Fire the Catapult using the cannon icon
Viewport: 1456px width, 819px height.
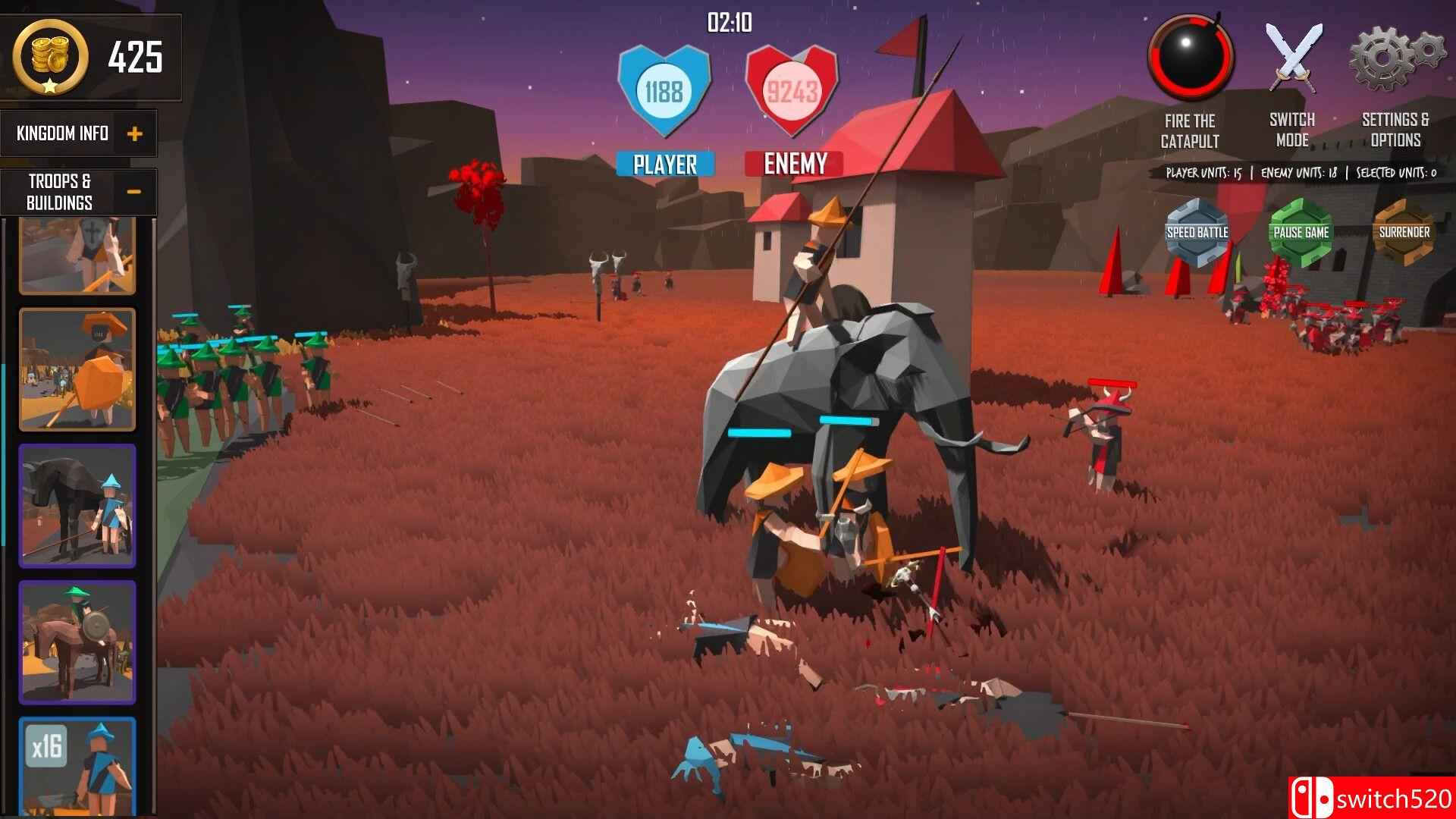tap(1191, 57)
